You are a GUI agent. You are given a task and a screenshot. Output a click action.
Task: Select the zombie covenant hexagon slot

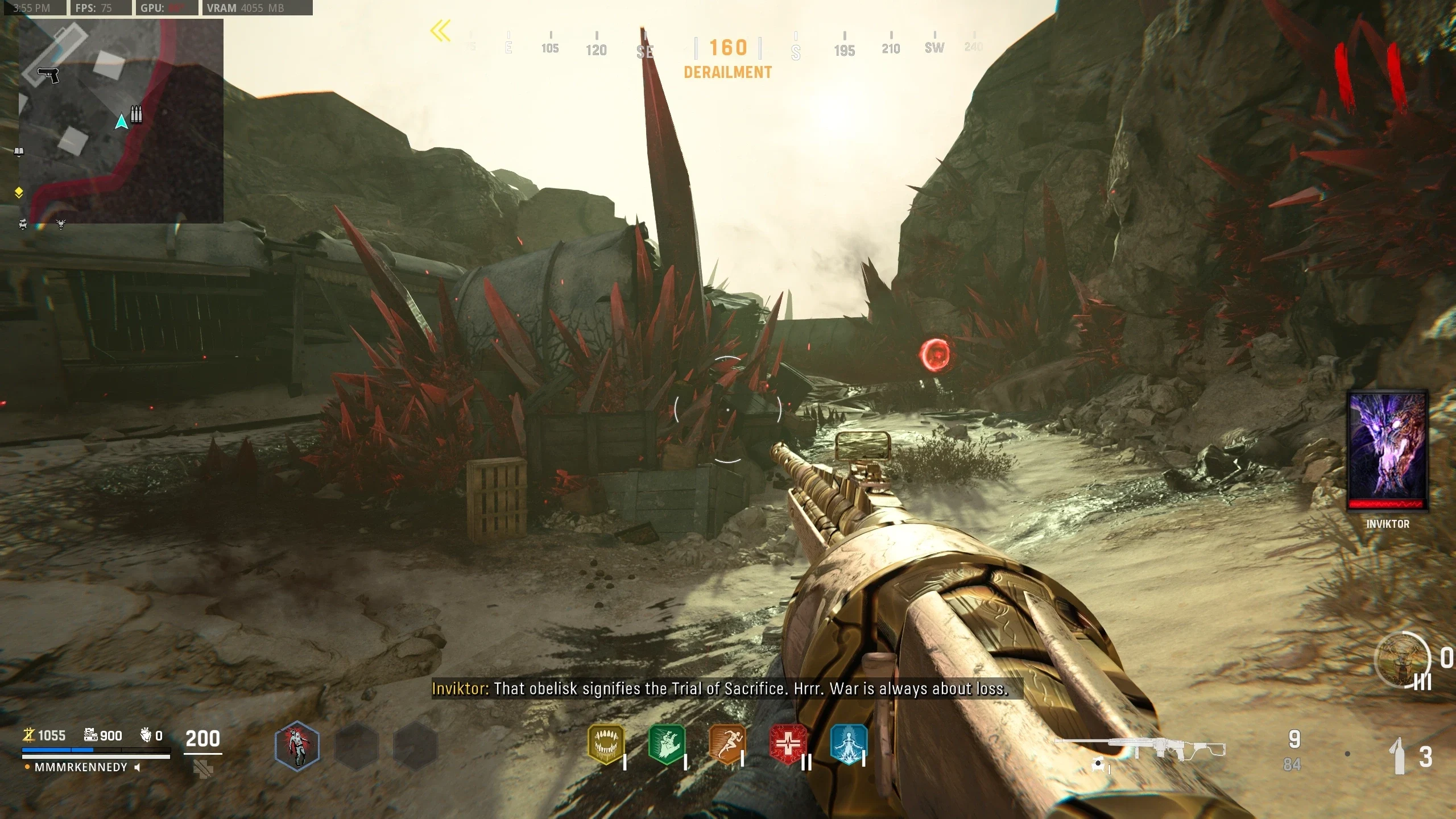pyautogui.click(x=297, y=746)
